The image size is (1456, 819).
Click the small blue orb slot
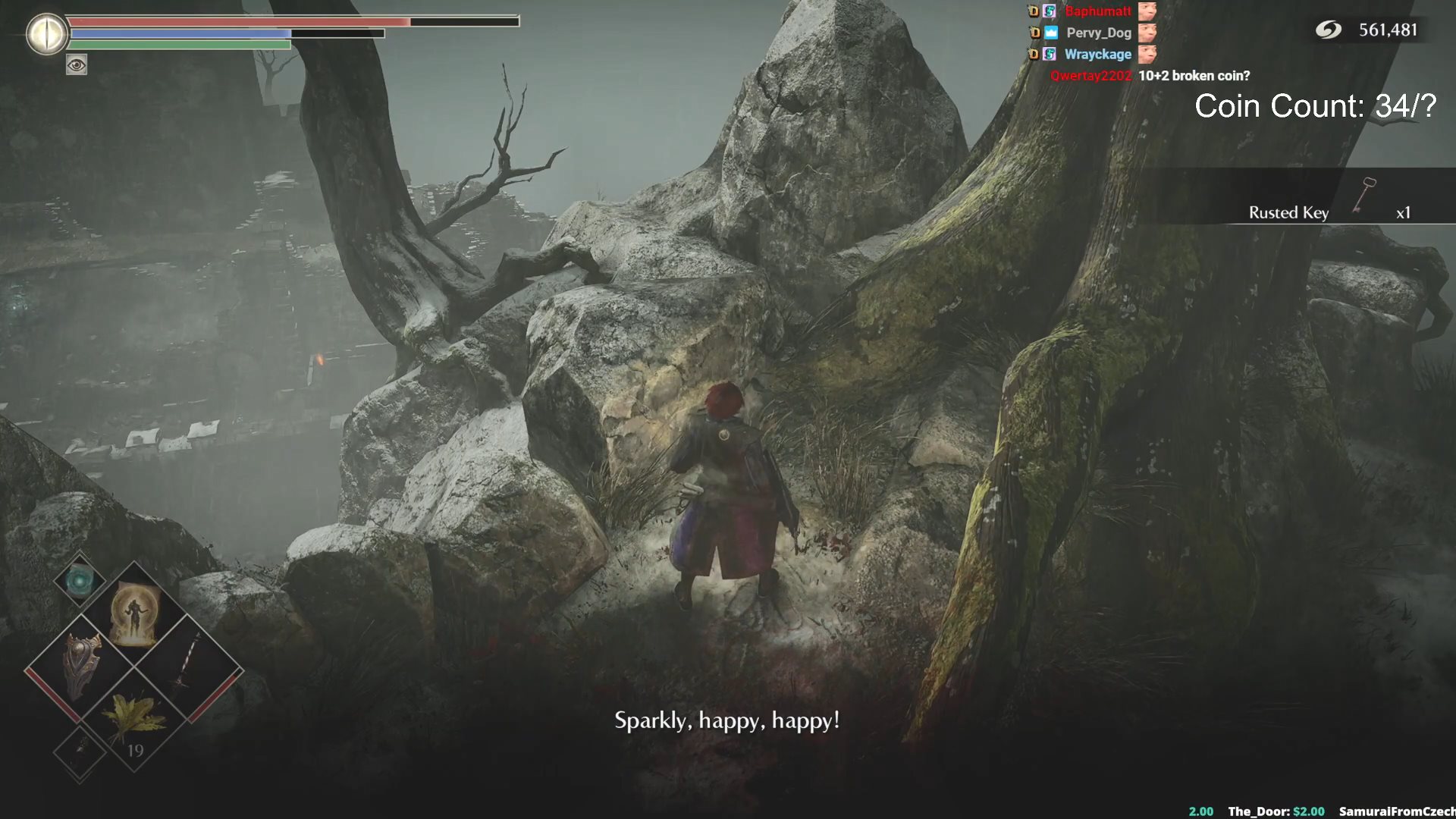pos(79,582)
